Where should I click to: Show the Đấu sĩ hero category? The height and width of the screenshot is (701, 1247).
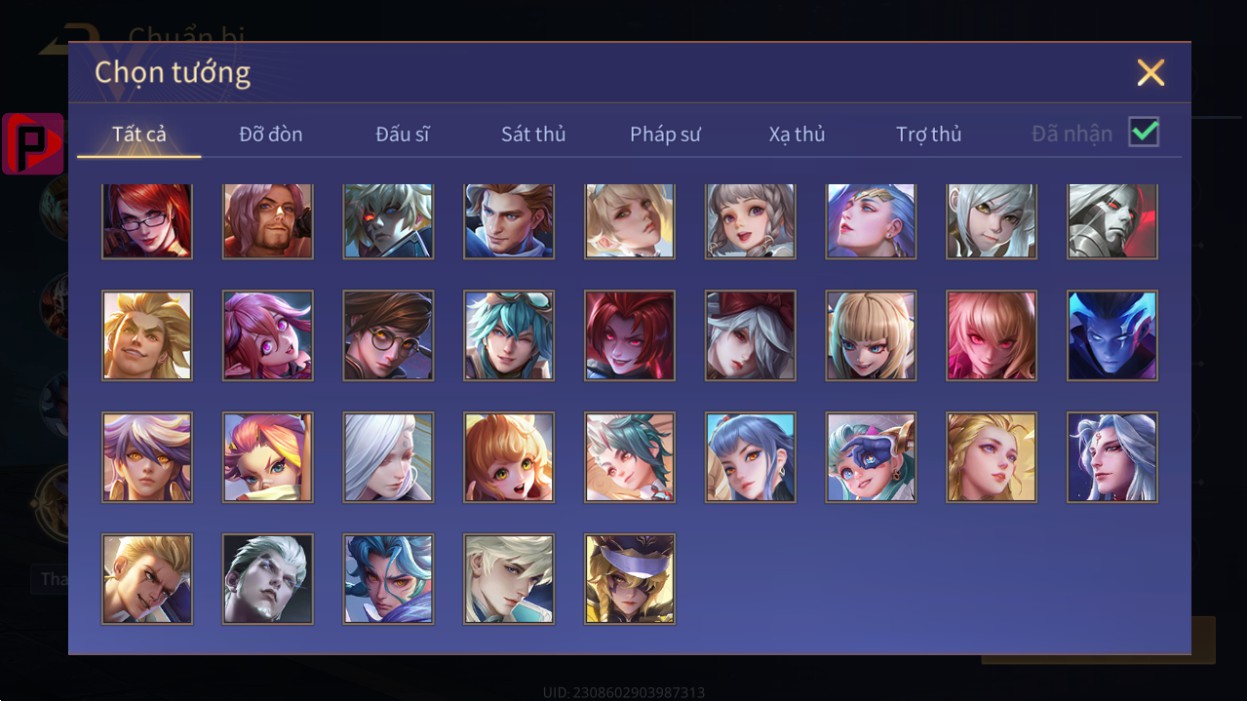(x=402, y=134)
